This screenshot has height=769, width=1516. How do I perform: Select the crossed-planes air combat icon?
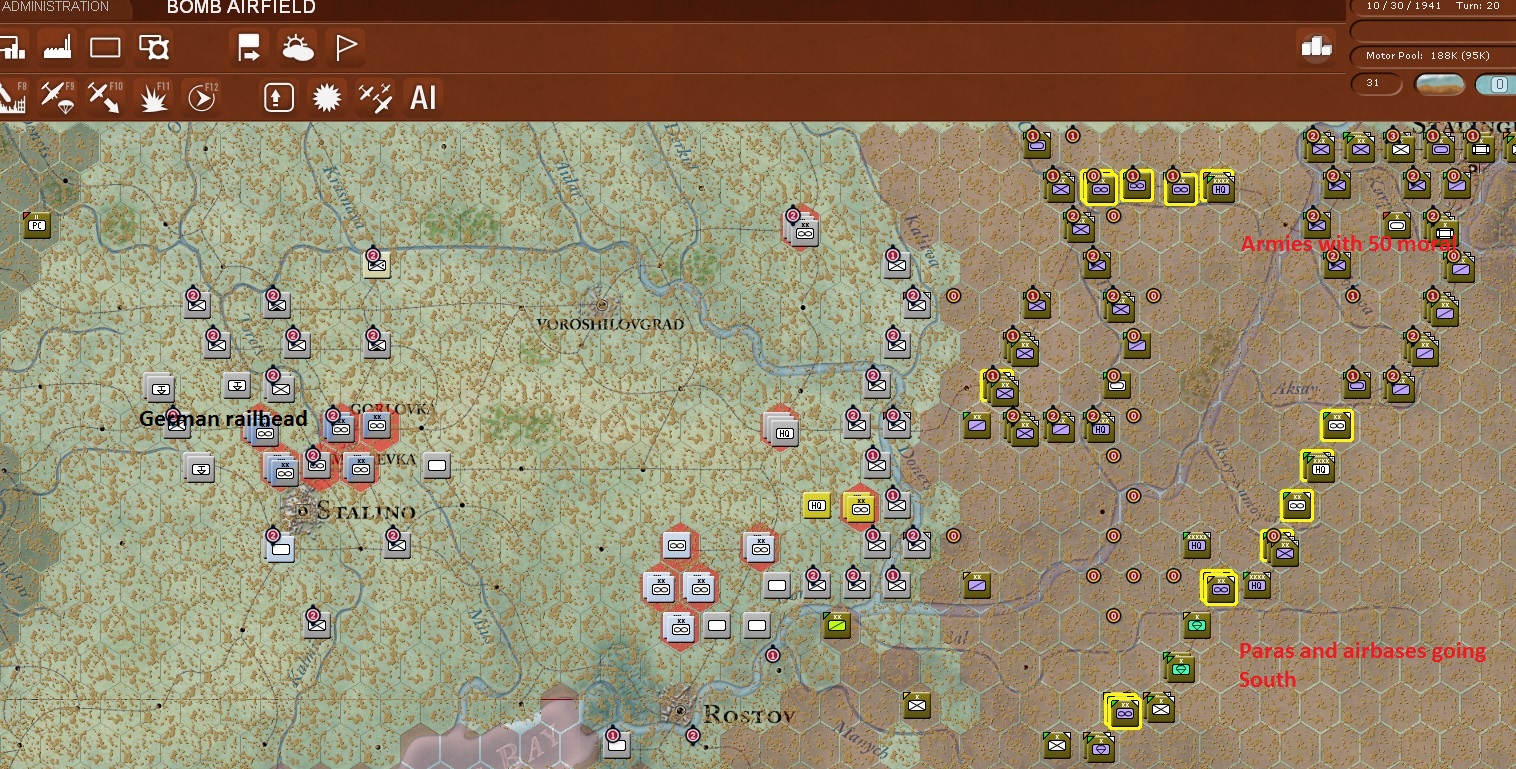(x=374, y=97)
